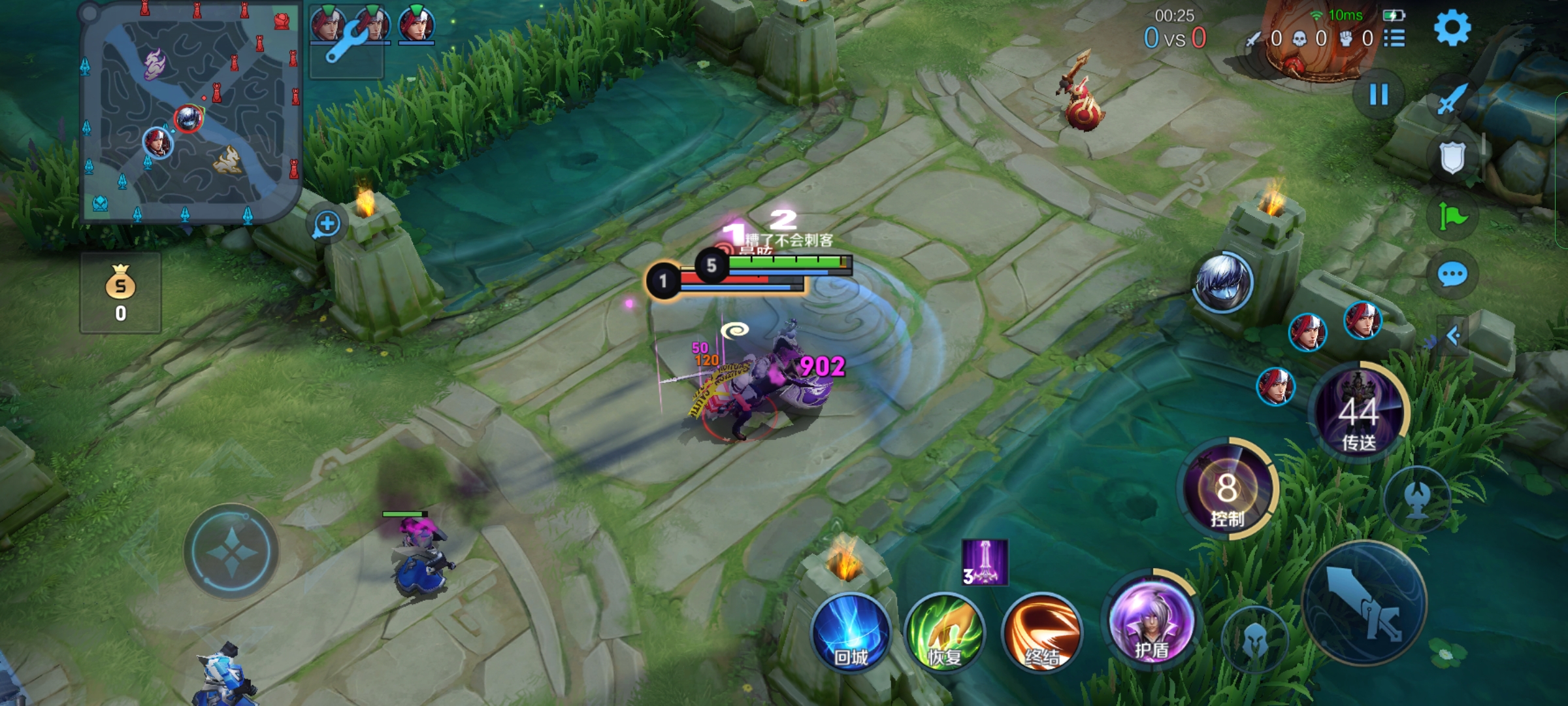This screenshot has height=706, width=1568.
Task: Collapse the side panel with the arrow
Action: [1453, 336]
